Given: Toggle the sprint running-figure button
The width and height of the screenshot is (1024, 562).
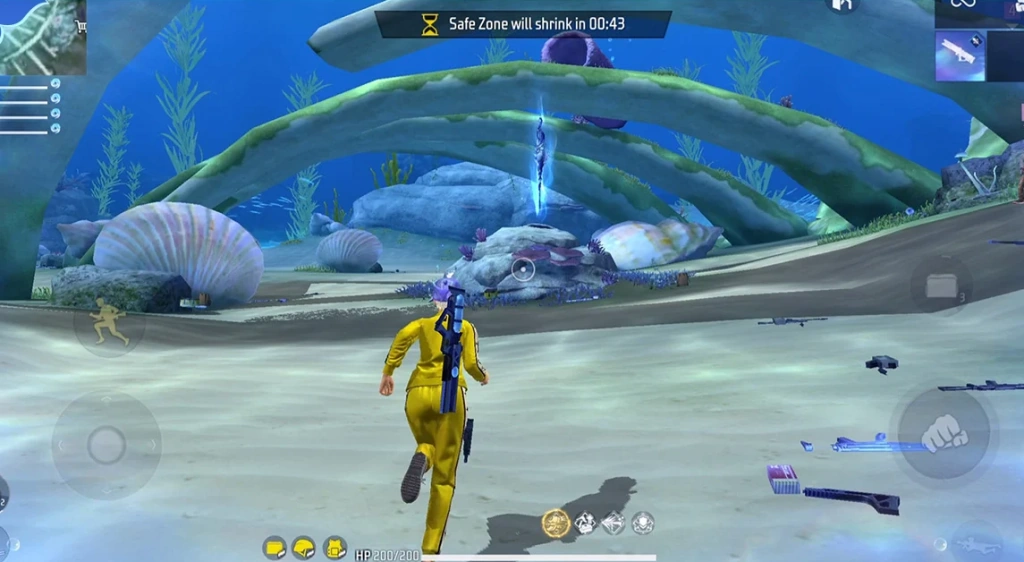Looking at the screenshot, I should click(x=109, y=327).
